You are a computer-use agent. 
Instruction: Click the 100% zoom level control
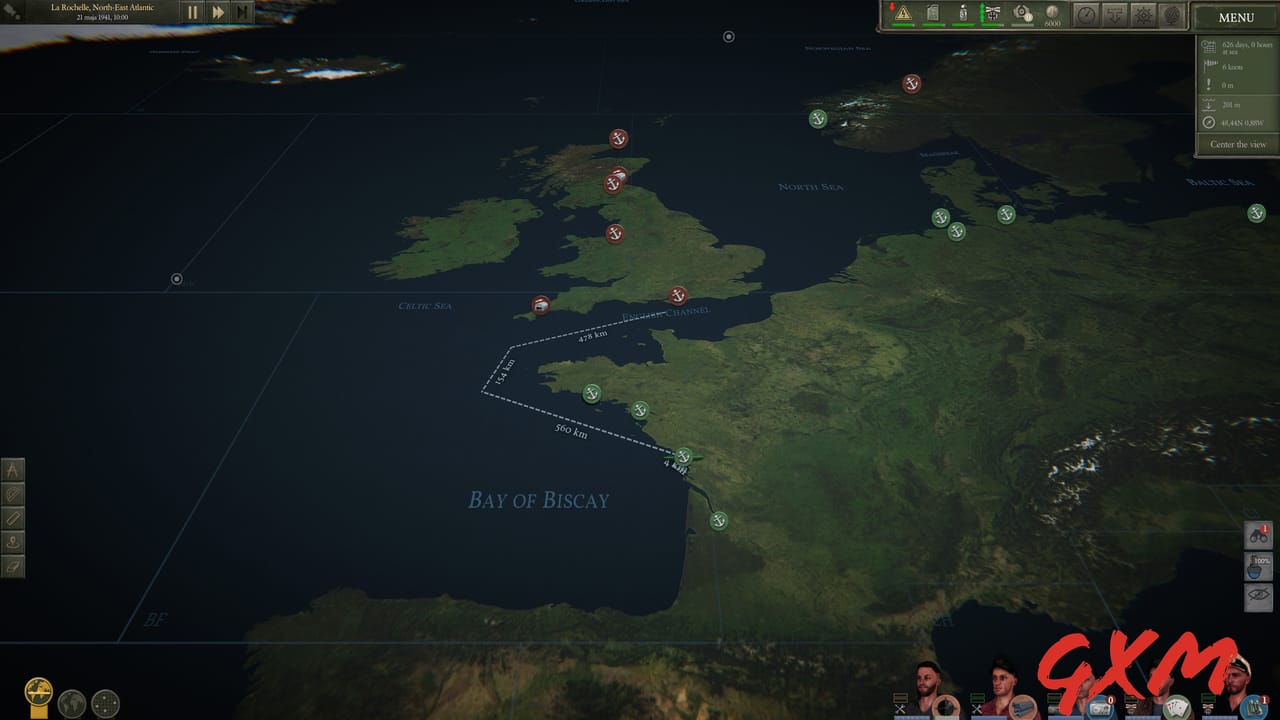1256,564
